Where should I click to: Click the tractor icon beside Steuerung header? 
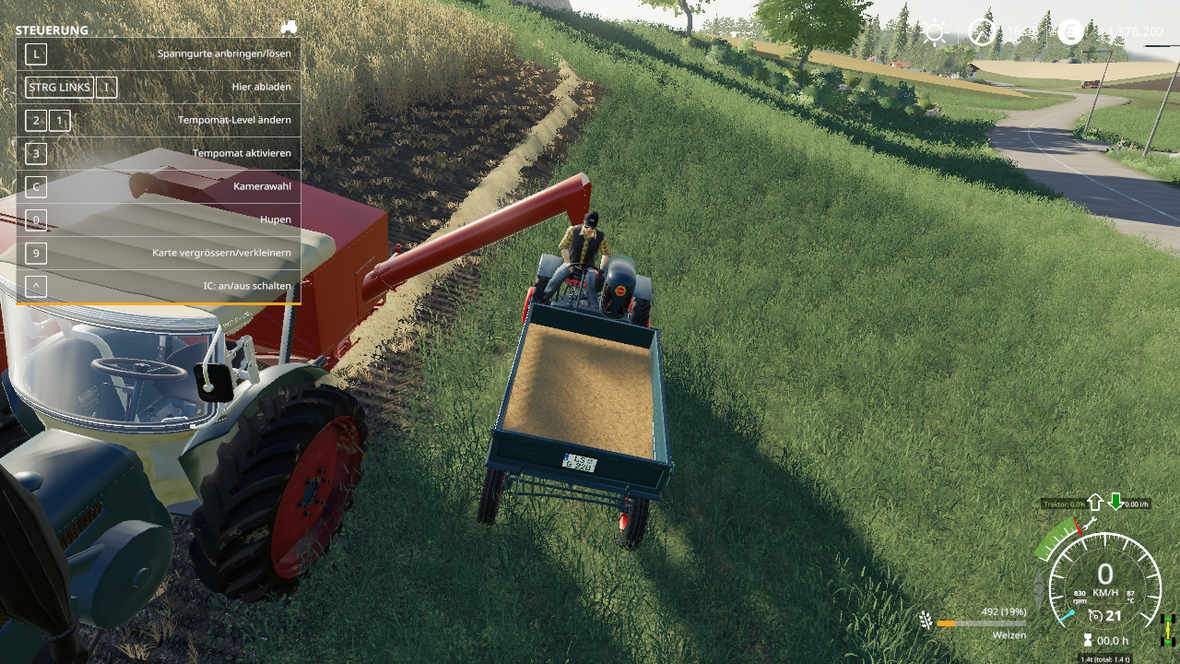(288, 27)
